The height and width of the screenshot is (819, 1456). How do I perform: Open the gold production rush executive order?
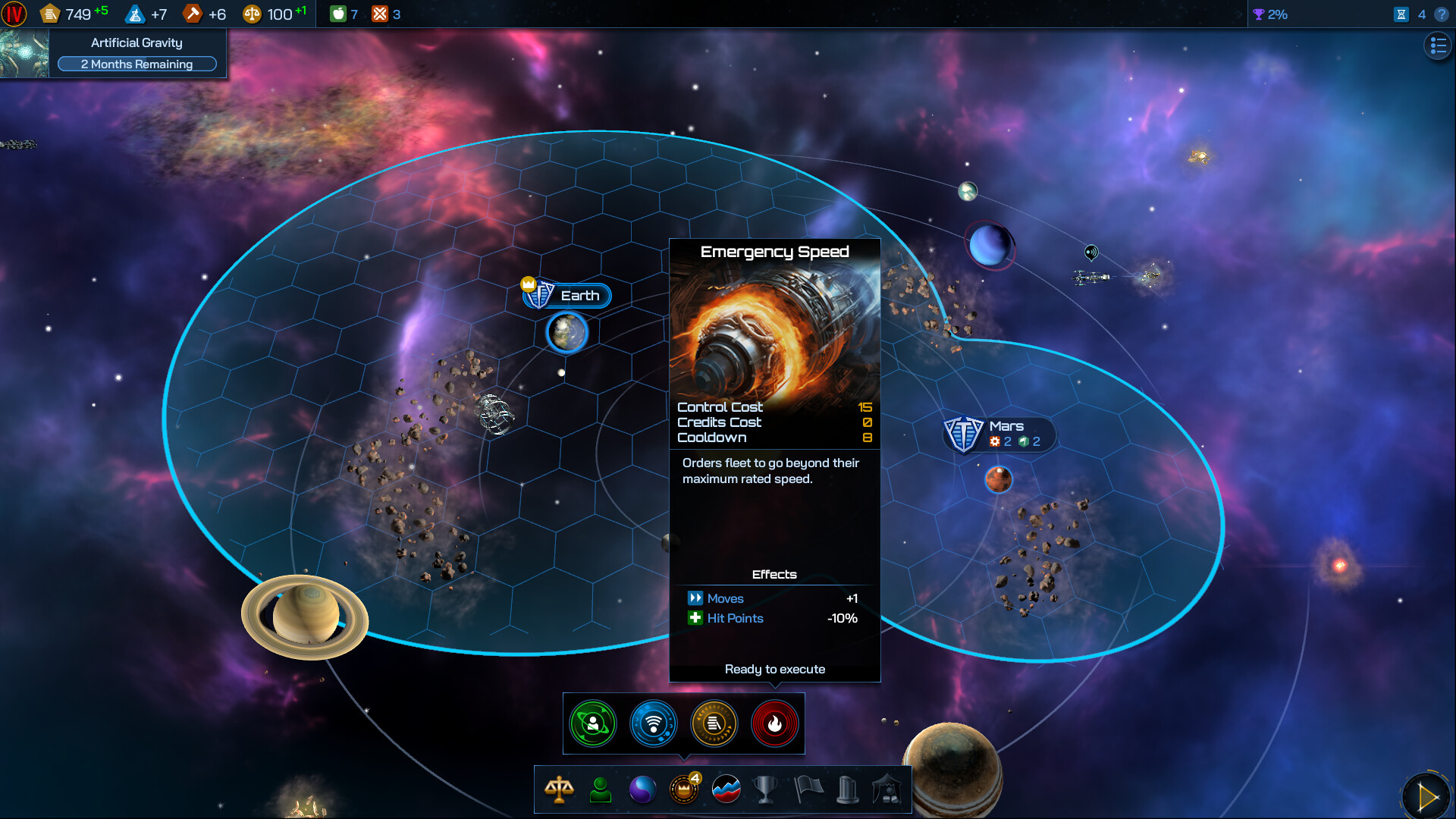coord(714,723)
